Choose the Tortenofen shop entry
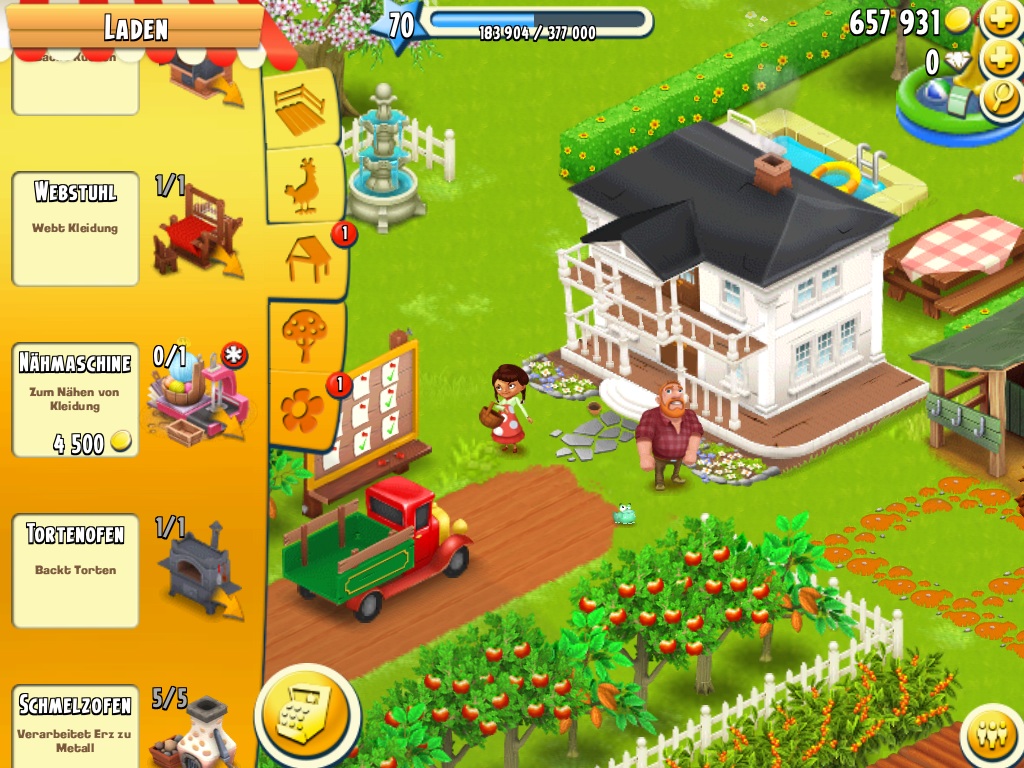 tap(76, 571)
